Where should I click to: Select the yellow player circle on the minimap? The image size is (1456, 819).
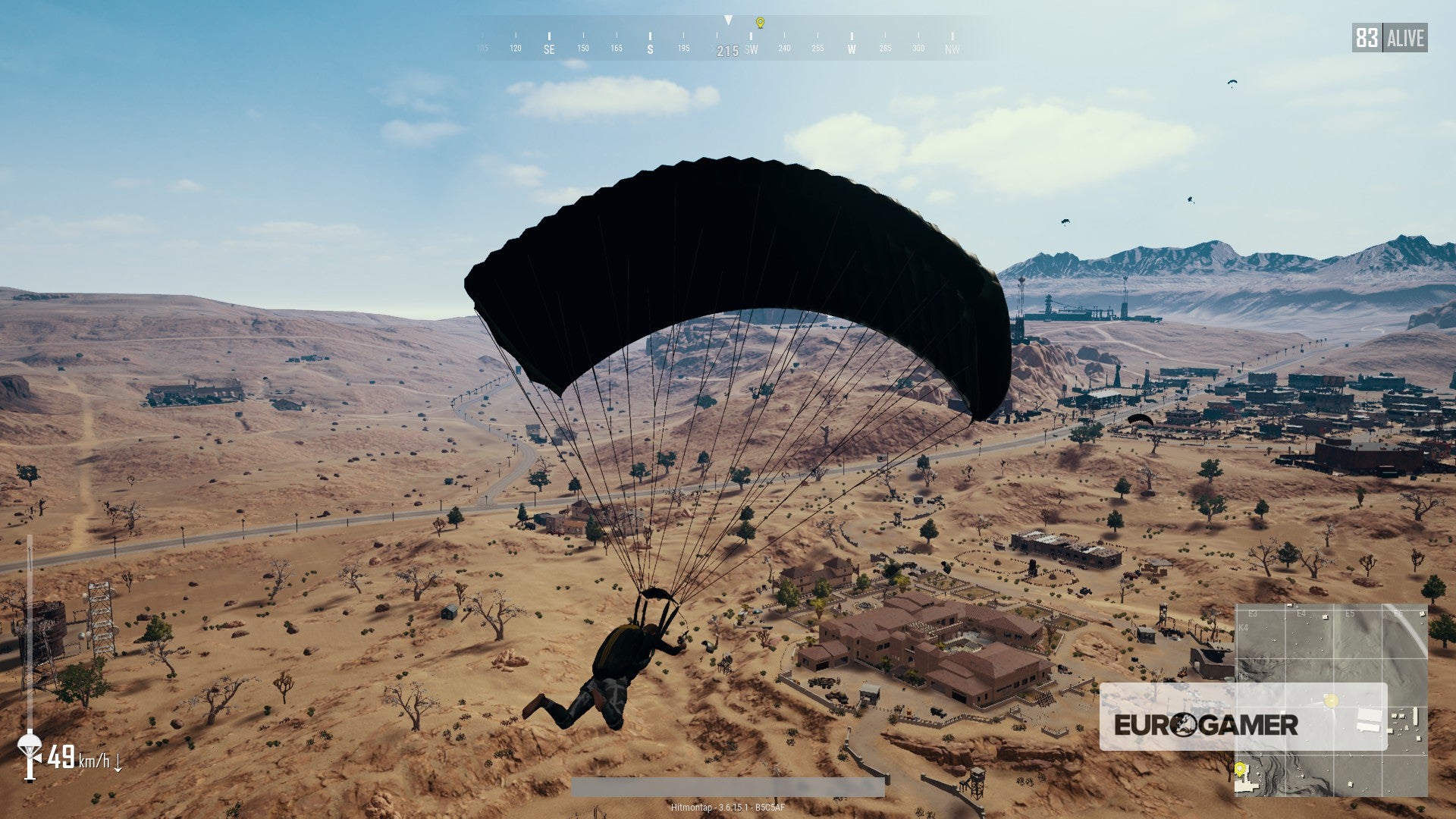coord(1331,699)
